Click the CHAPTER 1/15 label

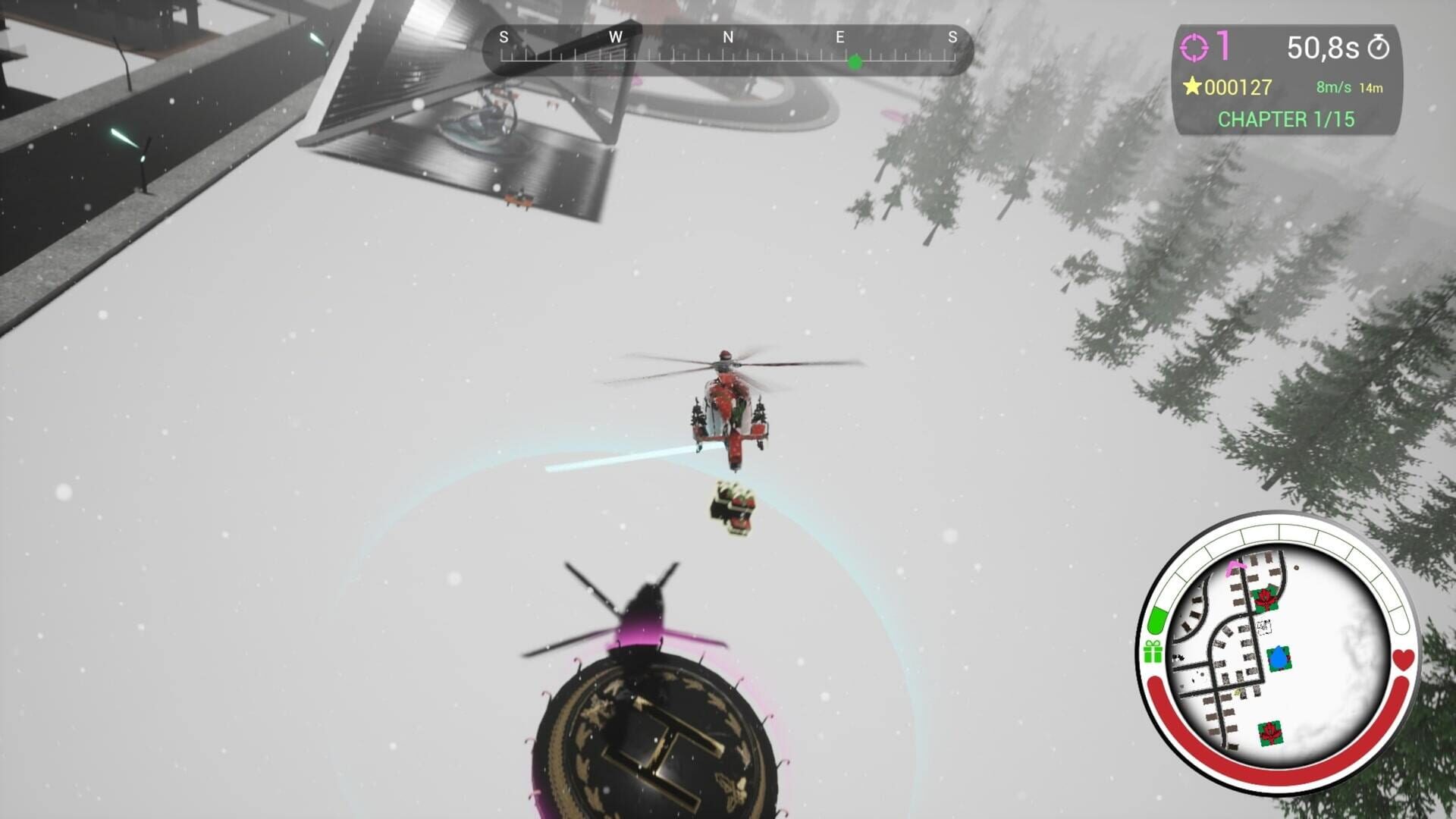point(1286,119)
